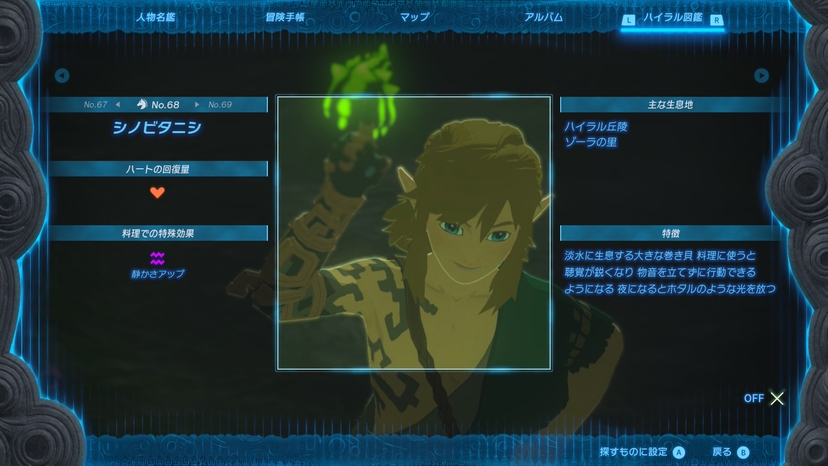
Task: Click the left page arrow button
Action: point(62,75)
